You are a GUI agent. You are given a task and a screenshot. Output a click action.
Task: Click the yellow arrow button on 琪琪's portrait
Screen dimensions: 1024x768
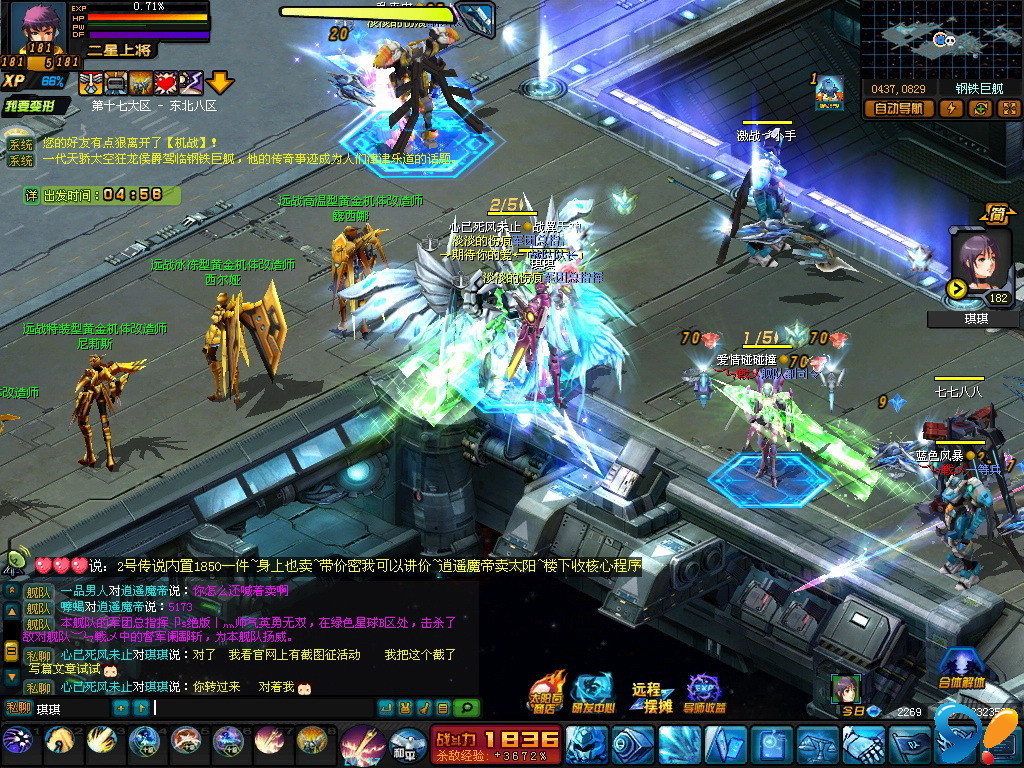956,290
